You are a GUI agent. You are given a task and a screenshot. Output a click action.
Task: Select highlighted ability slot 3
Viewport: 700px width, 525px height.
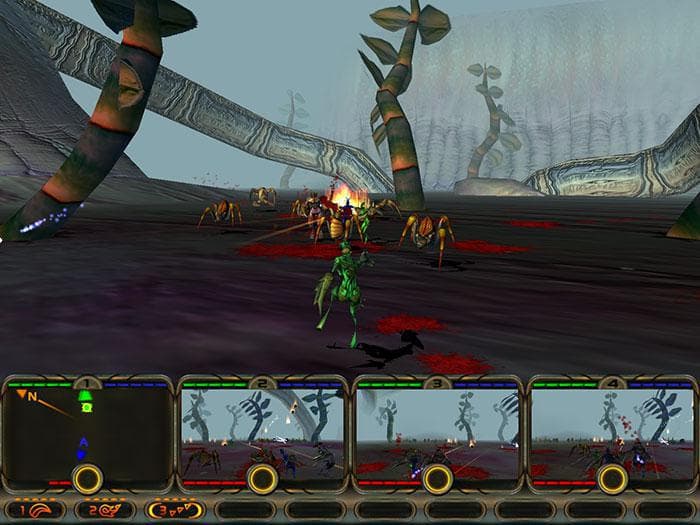point(174,509)
